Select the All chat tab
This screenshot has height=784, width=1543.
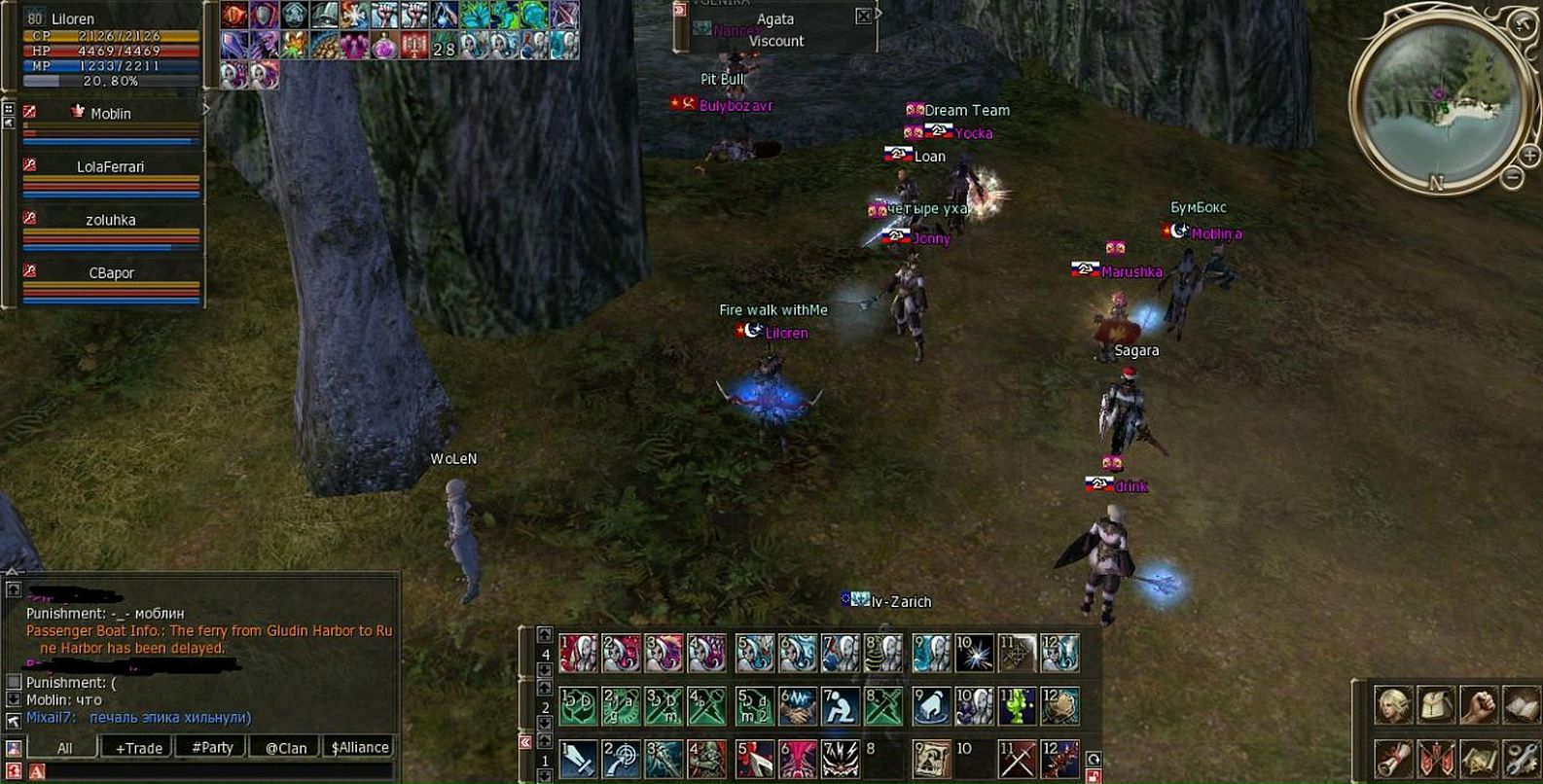[x=64, y=748]
